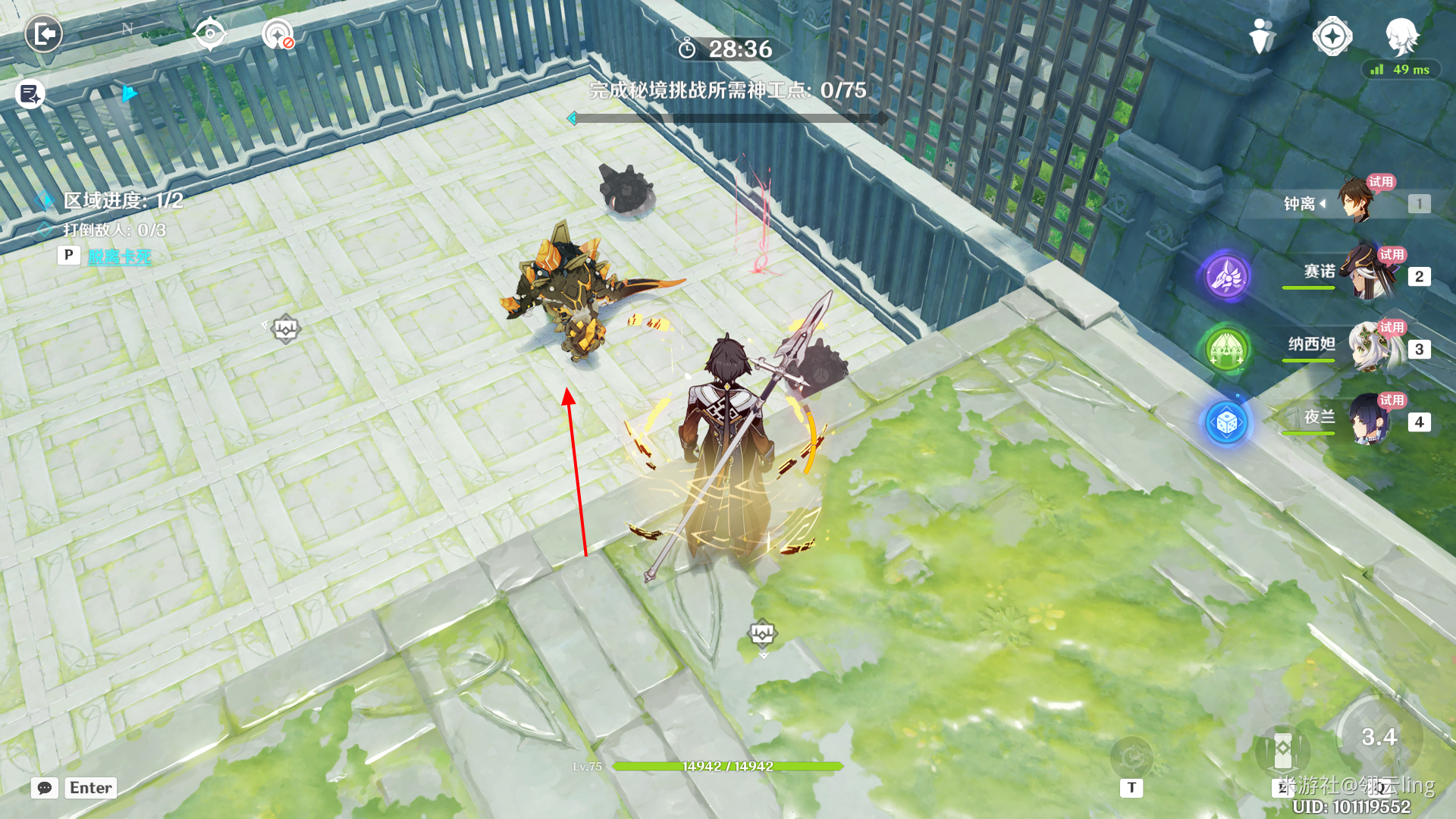Activate 夜兰's blue dice burst icon
Image resolution: width=1456 pixels, height=819 pixels.
(1226, 422)
